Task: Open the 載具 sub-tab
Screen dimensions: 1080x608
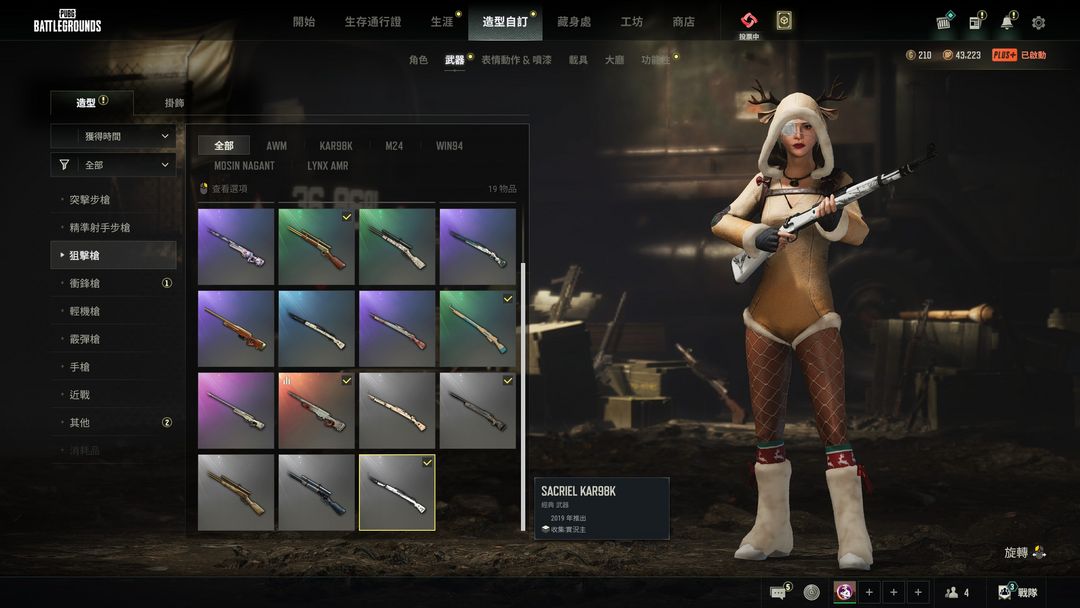Action: pyautogui.click(x=578, y=60)
